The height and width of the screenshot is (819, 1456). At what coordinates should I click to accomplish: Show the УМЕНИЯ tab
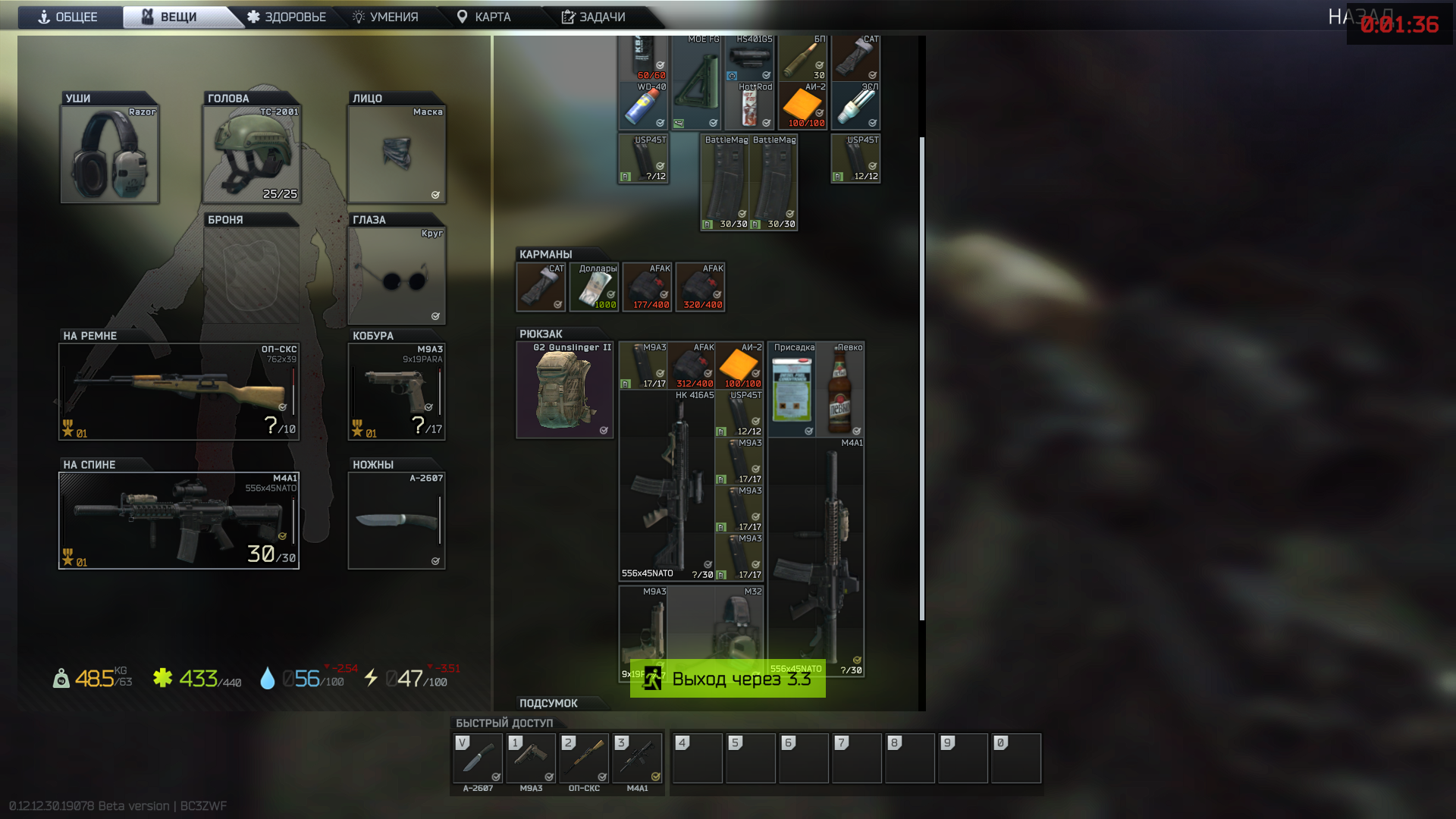pyautogui.click(x=385, y=17)
